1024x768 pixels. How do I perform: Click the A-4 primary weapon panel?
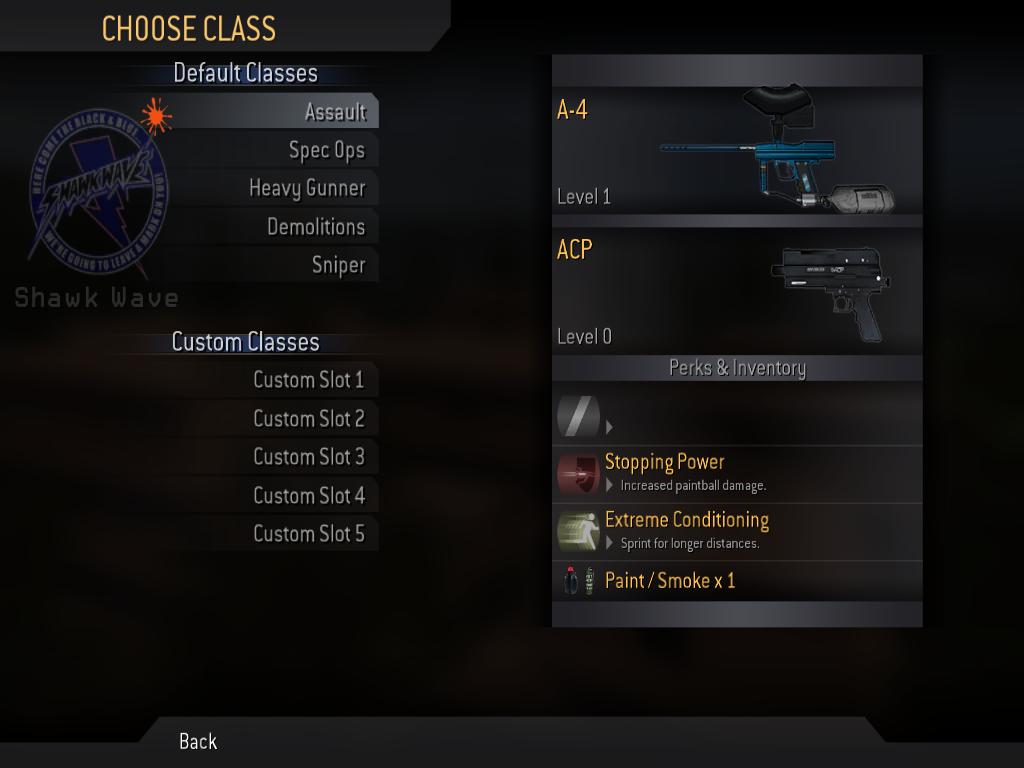(x=736, y=150)
